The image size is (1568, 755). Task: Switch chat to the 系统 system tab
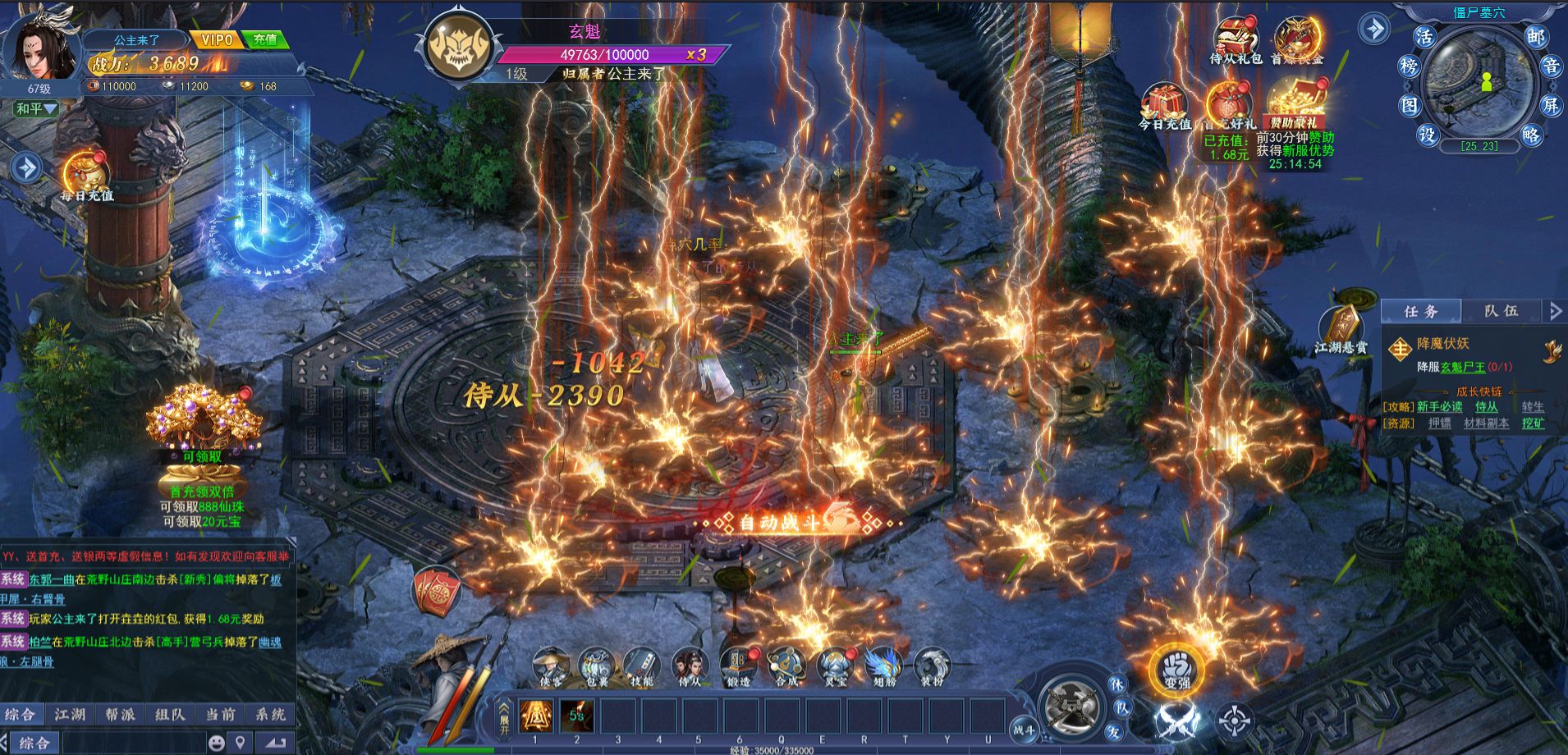point(269,714)
